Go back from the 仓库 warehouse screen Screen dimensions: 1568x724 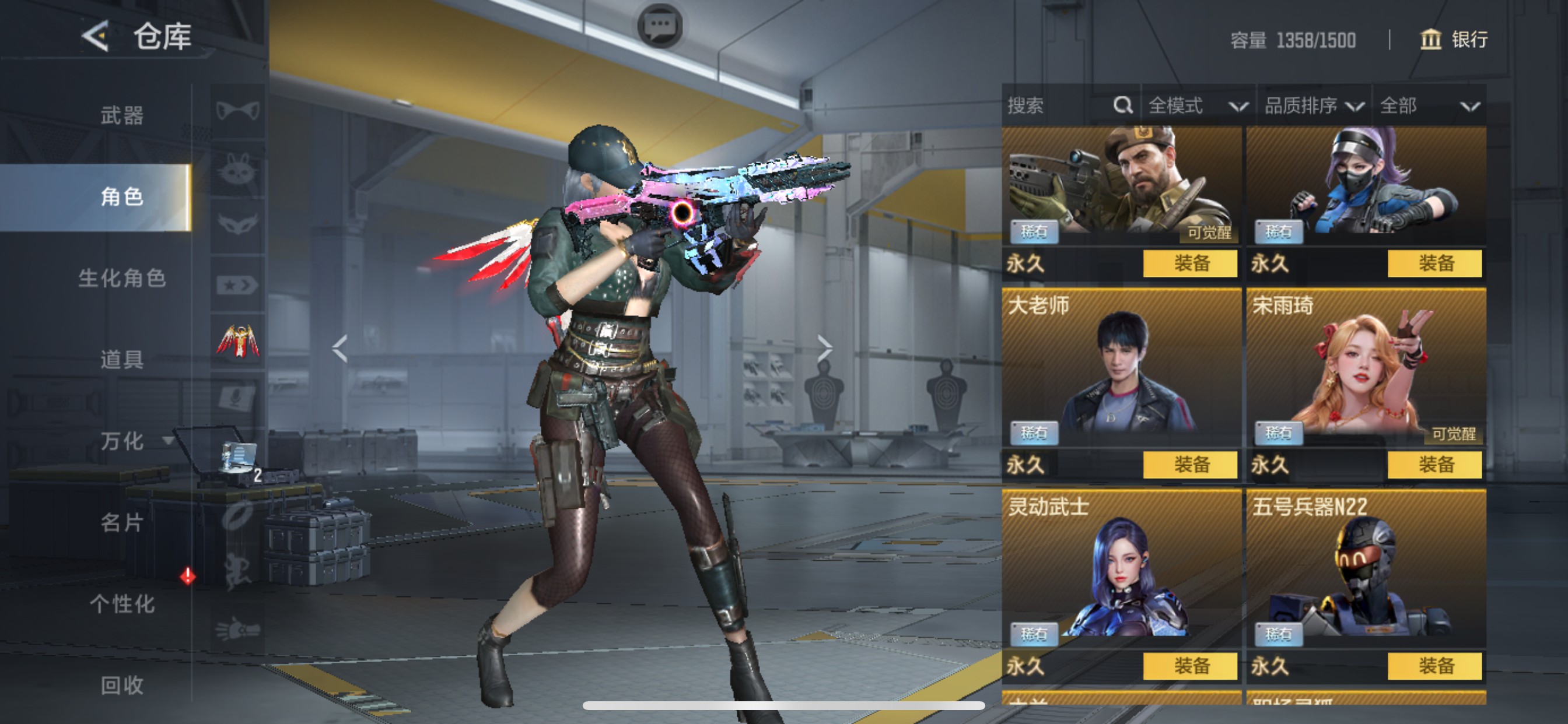click(96, 36)
